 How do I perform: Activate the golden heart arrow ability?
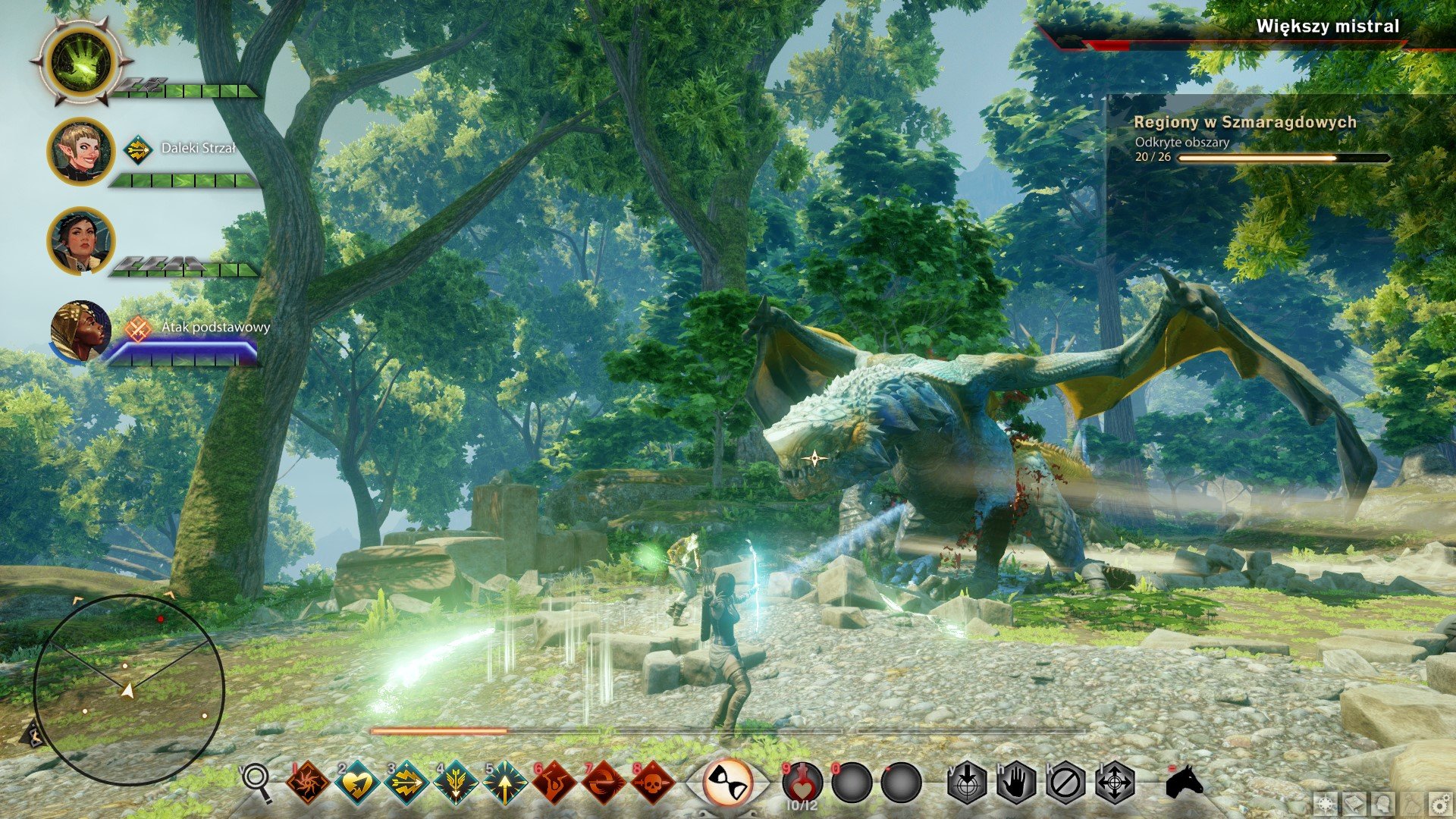point(357,782)
